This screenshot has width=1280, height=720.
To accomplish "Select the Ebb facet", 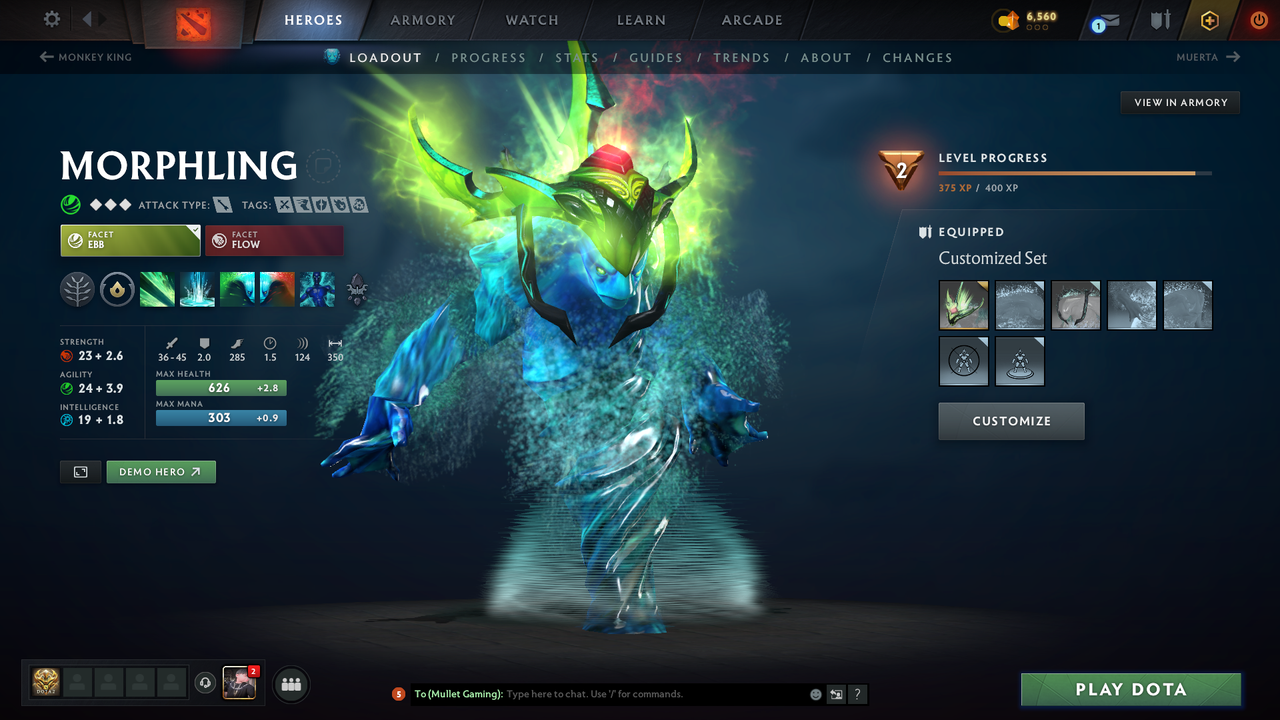I will [x=130, y=240].
